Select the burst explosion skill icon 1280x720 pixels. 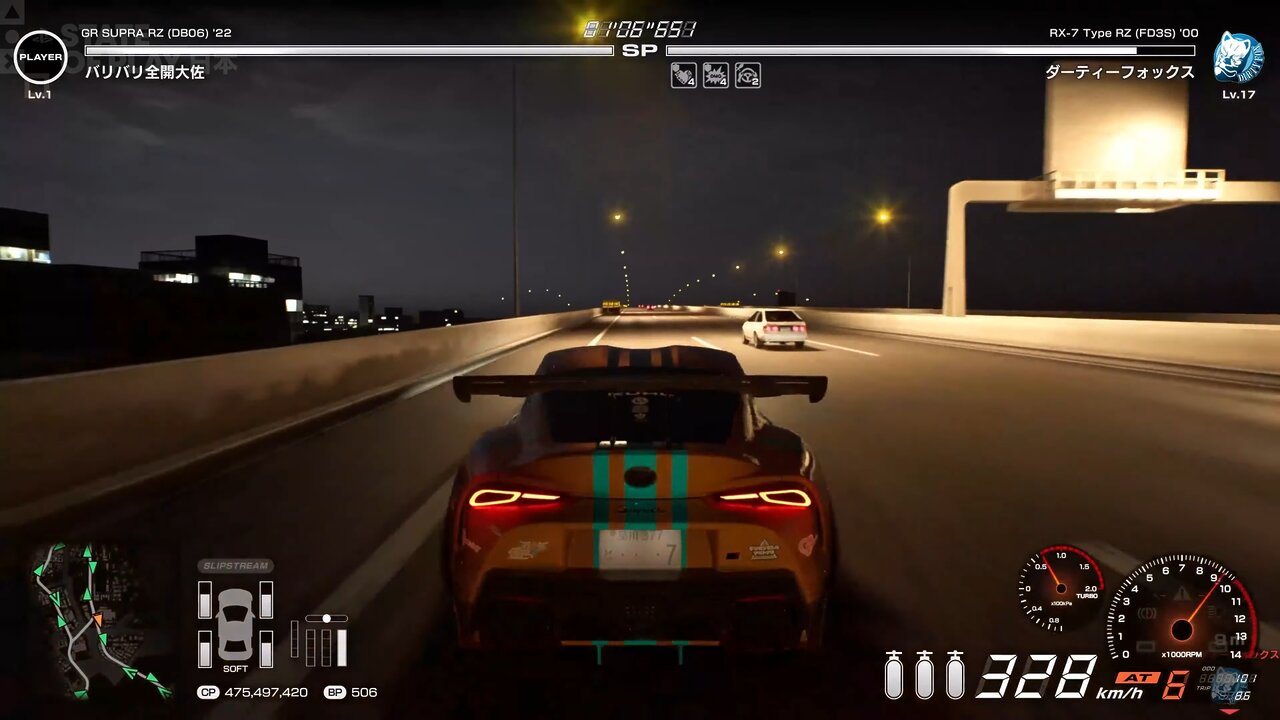point(716,76)
